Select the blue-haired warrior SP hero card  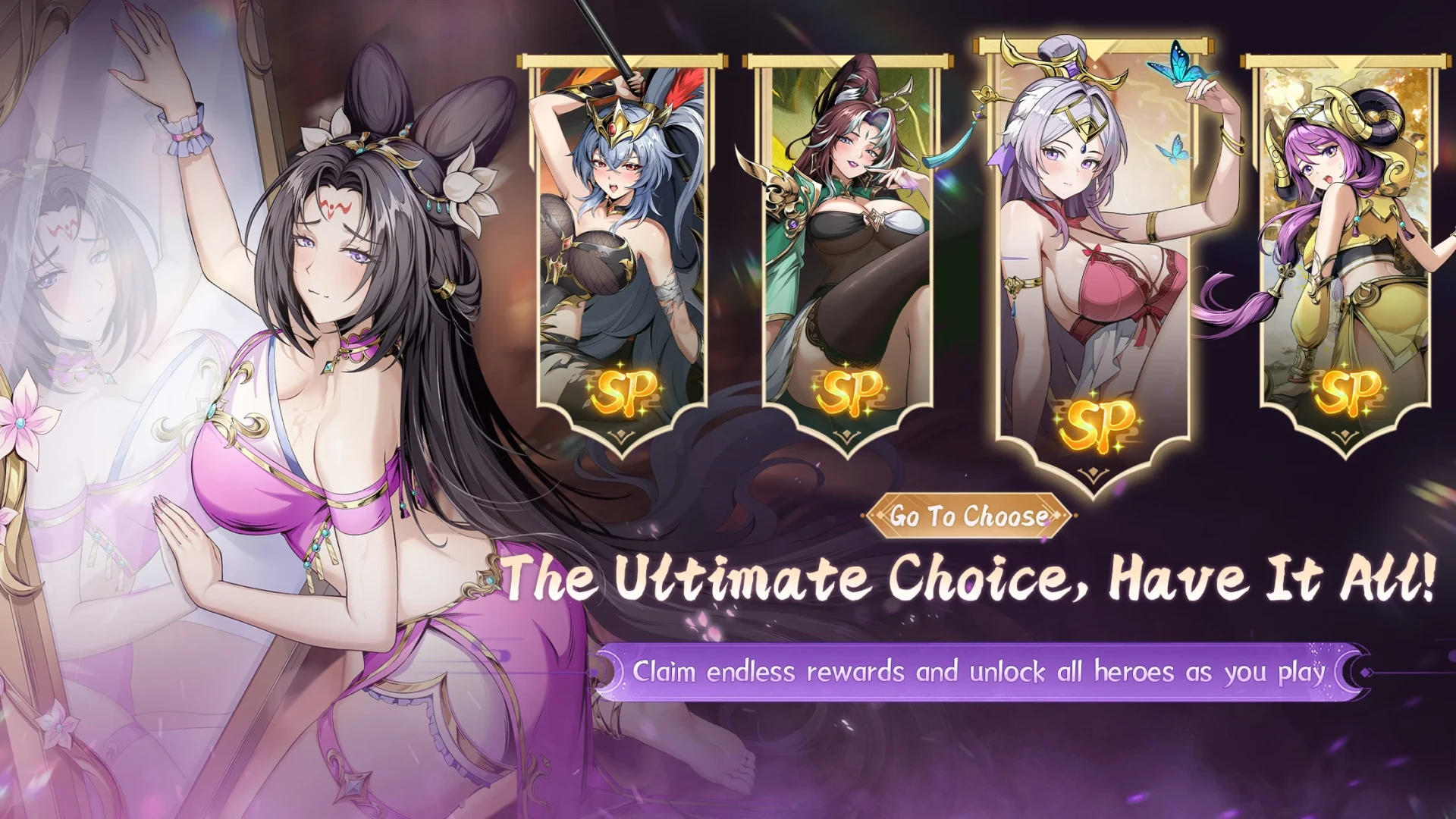(621, 250)
